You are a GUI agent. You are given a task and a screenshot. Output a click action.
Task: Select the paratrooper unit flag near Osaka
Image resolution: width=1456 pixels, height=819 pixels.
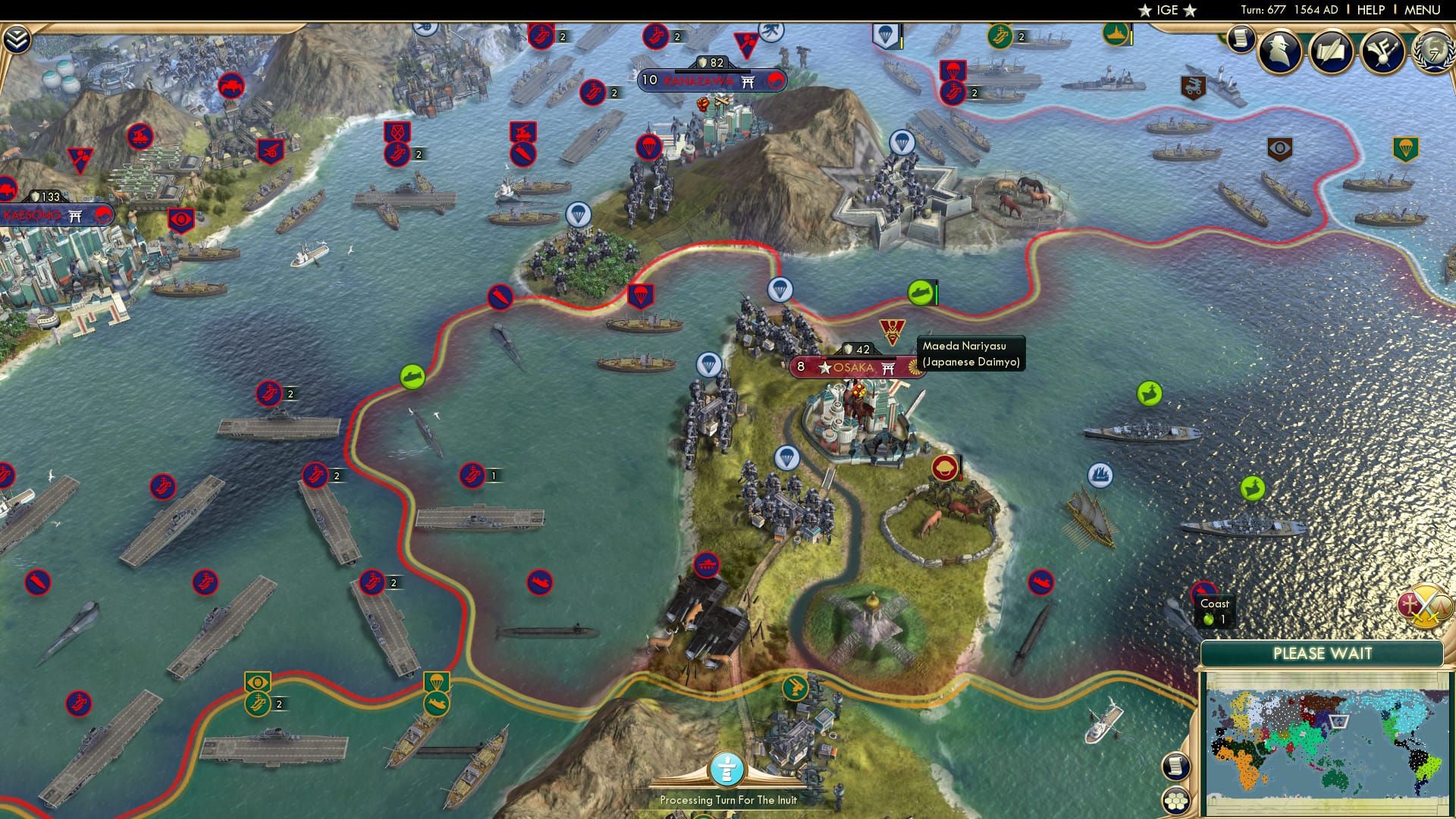click(x=789, y=457)
